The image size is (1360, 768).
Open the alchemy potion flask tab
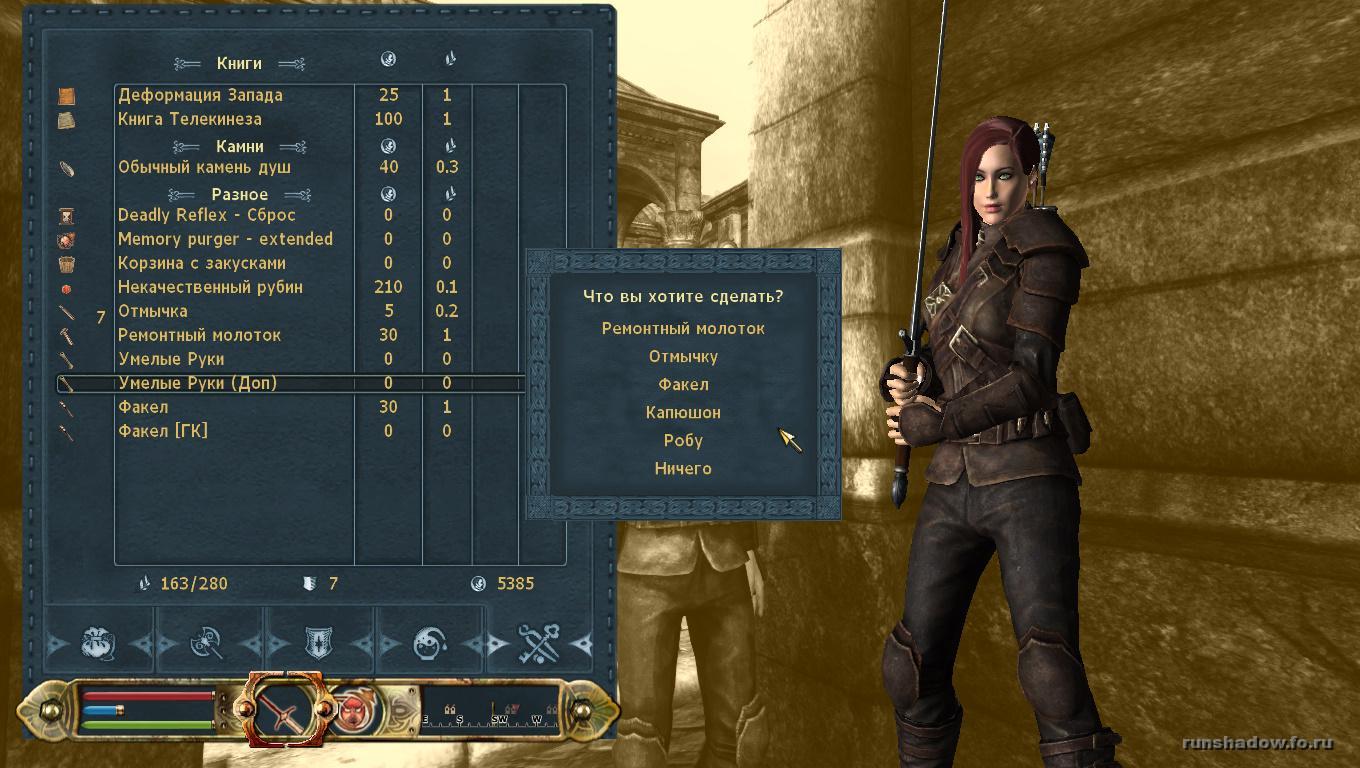[x=430, y=643]
